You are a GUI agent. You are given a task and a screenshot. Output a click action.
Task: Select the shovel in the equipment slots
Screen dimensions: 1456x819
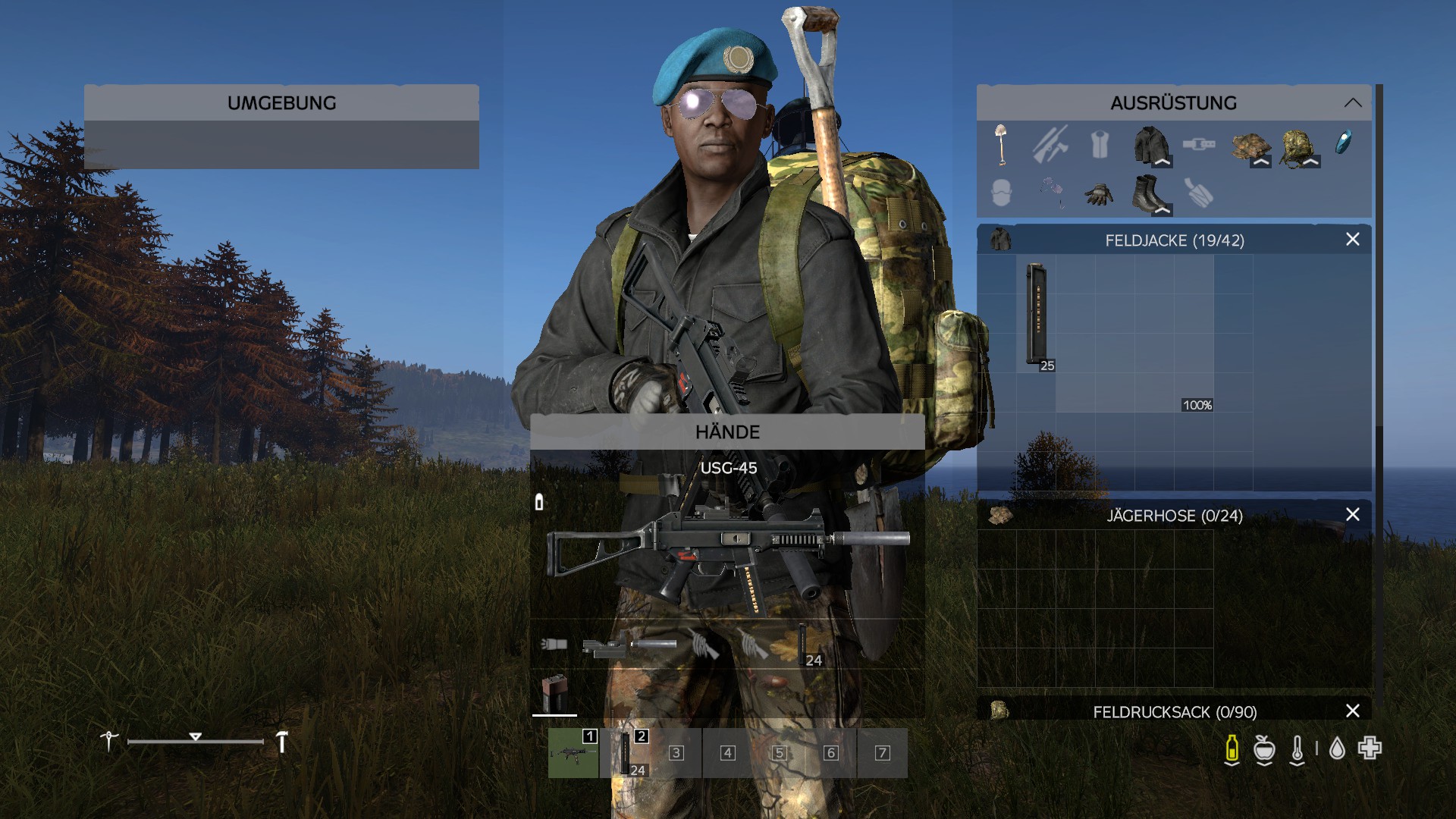(1001, 144)
